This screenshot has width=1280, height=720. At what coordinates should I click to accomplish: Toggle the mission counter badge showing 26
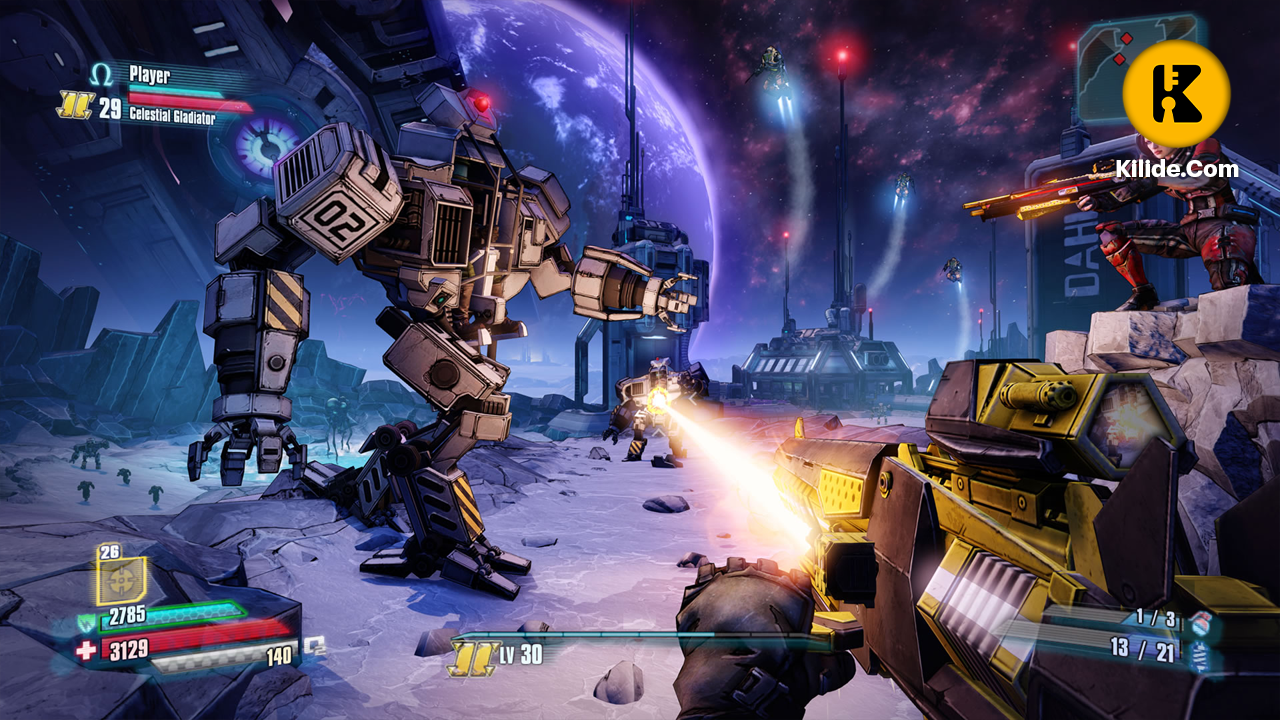[x=109, y=552]
